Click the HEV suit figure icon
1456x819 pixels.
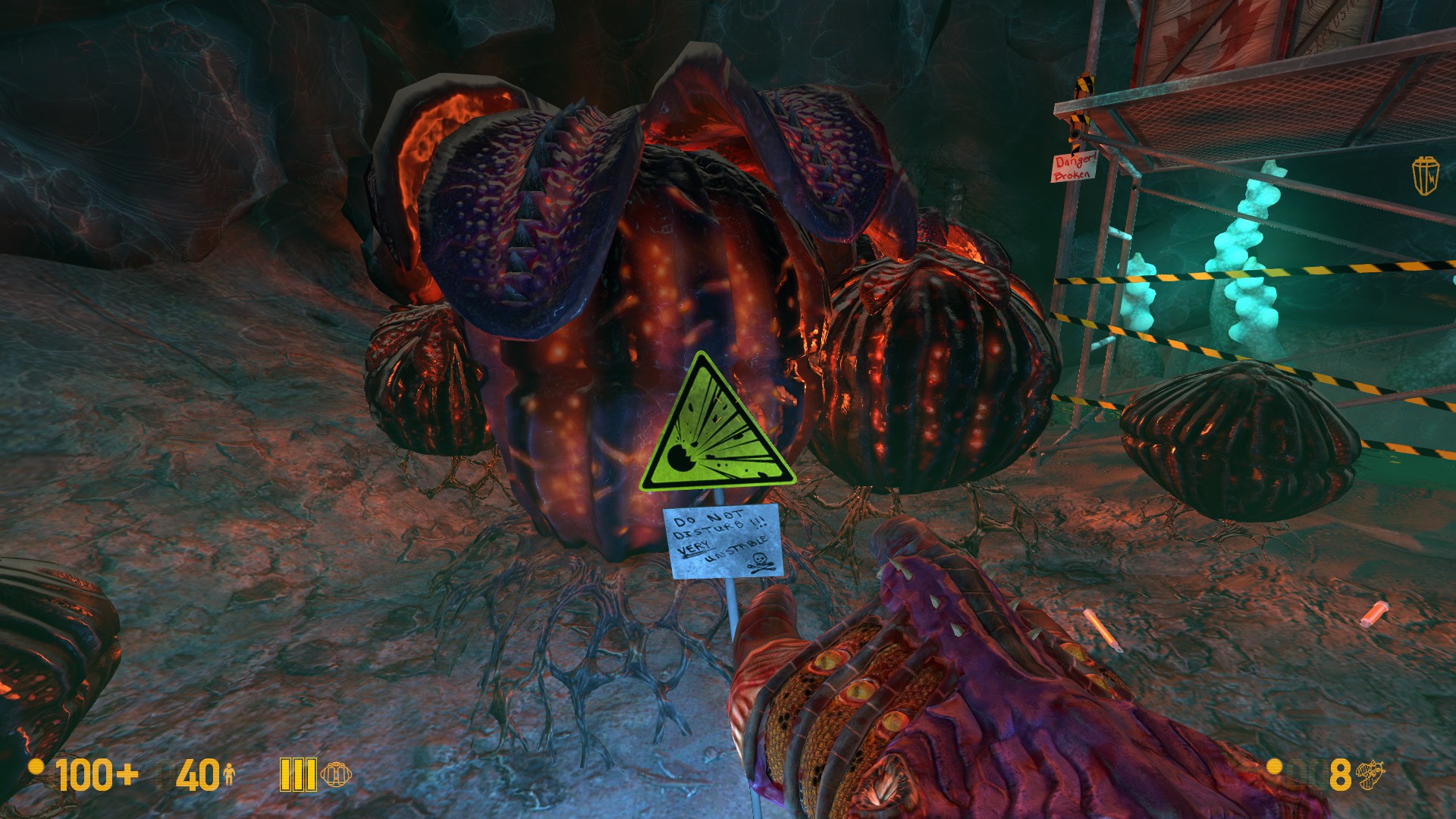229,774
